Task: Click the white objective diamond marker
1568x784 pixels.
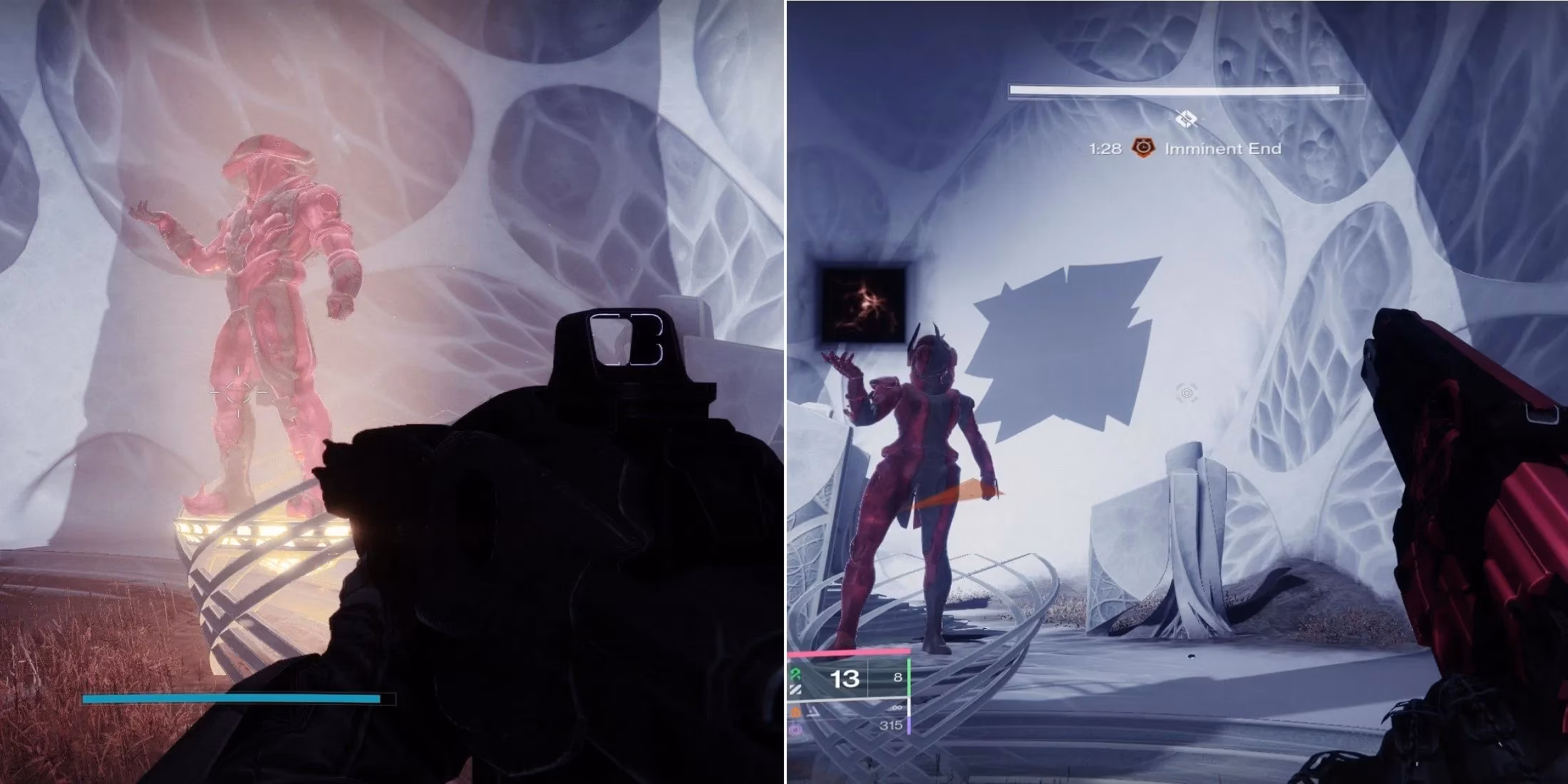Action: click(1186, 117)
